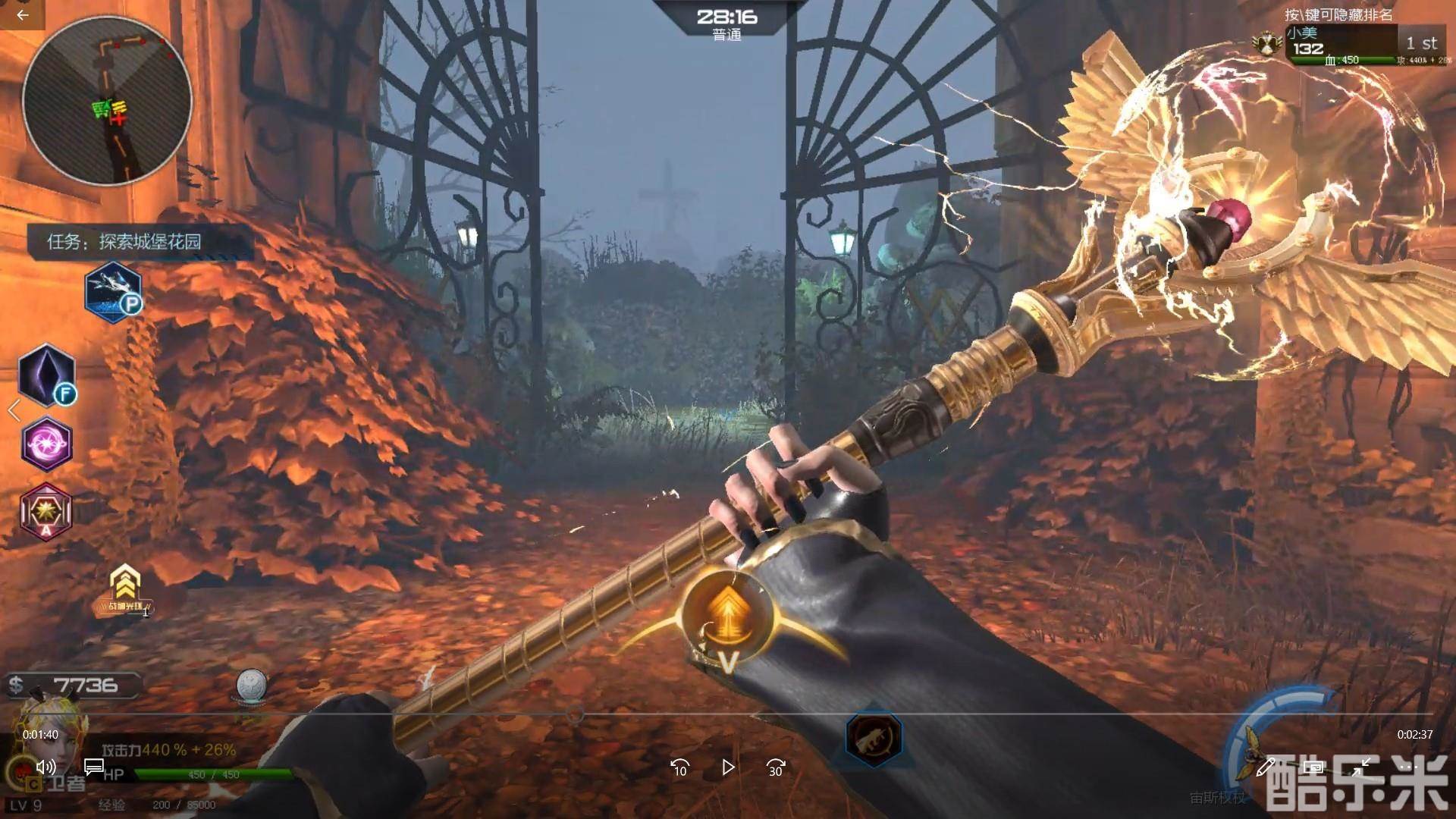Viewport: 1456px width, 819px height.
Task: Expand the left side panel arrow
Action: (14, 410)
